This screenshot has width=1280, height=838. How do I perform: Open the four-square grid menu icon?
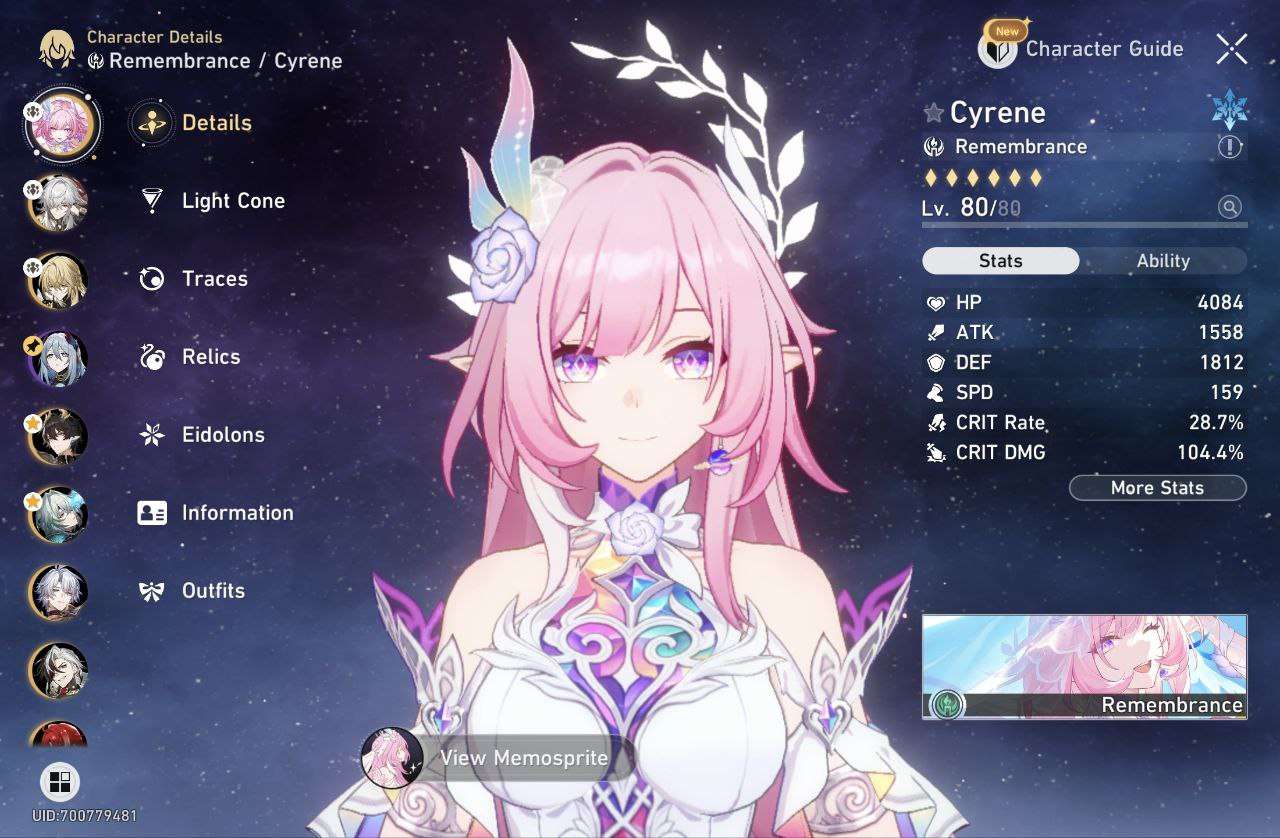coord(60,782)
